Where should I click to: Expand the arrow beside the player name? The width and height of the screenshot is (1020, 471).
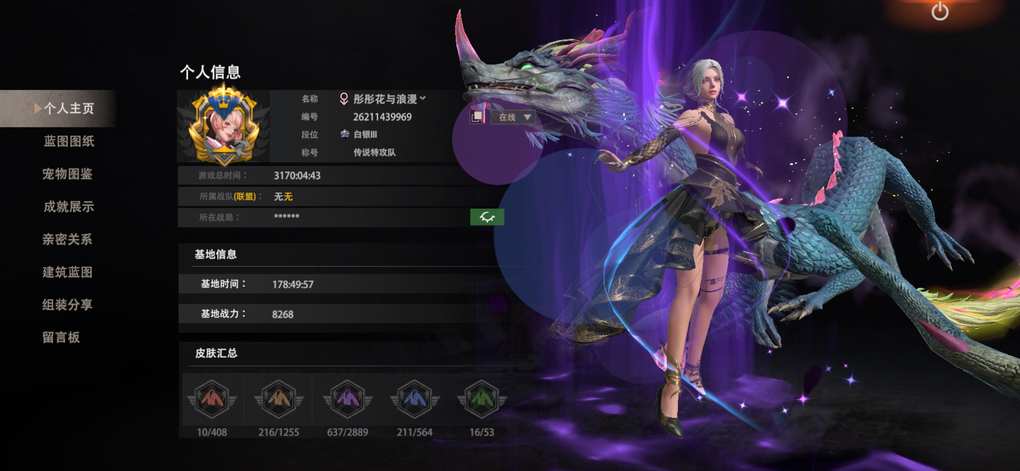[423, 98]
